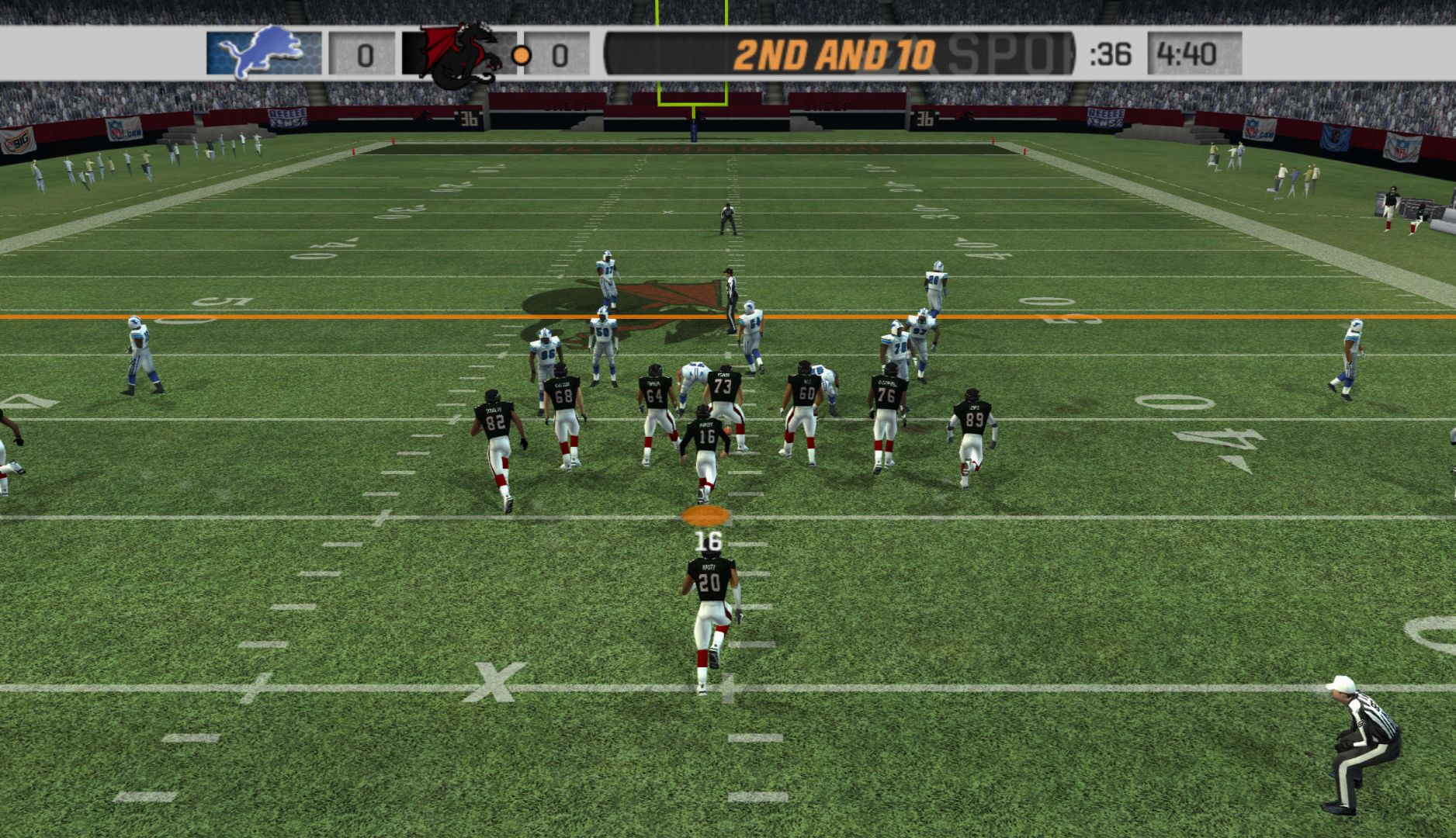Click the red dragon team logo
The image size is (1456, 838).
pyautogui.click(x=459, y=54)
